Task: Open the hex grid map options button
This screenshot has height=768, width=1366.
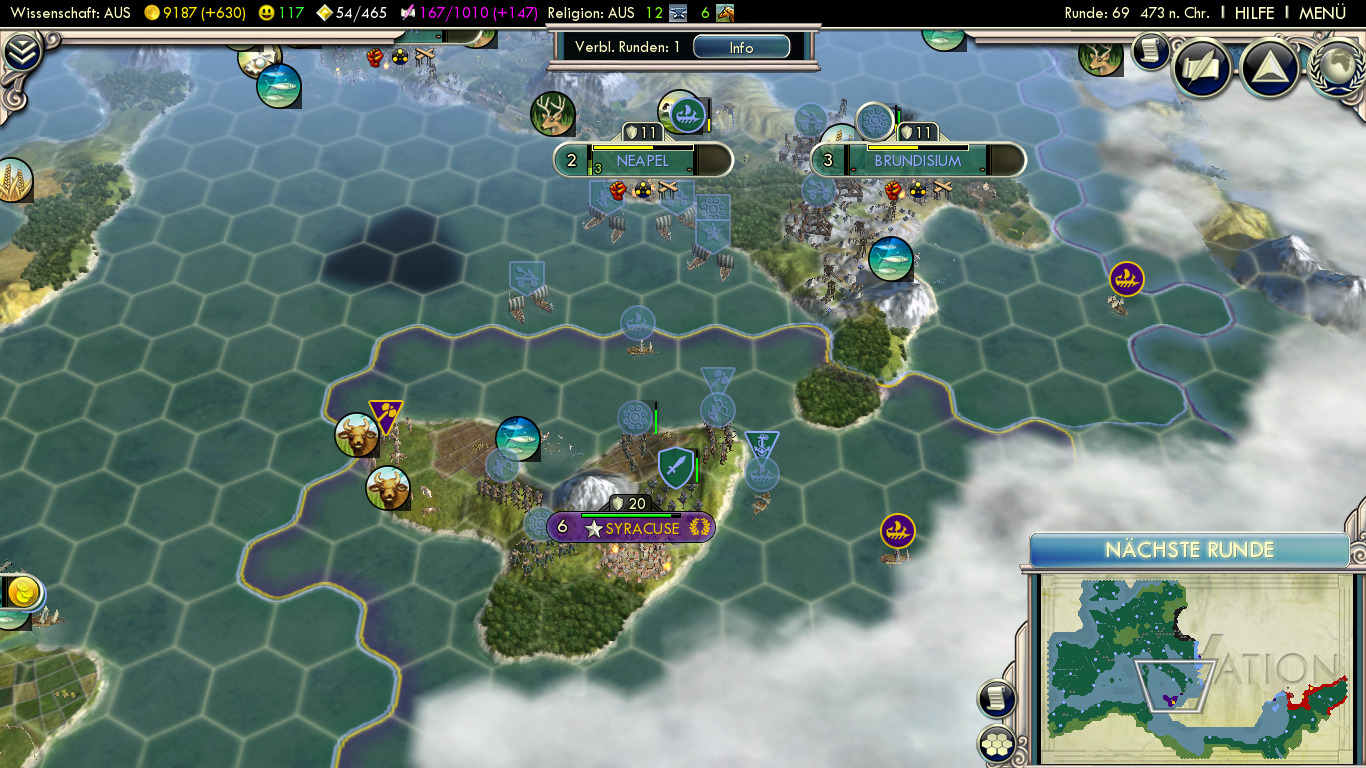Action: tap(997, 743)
